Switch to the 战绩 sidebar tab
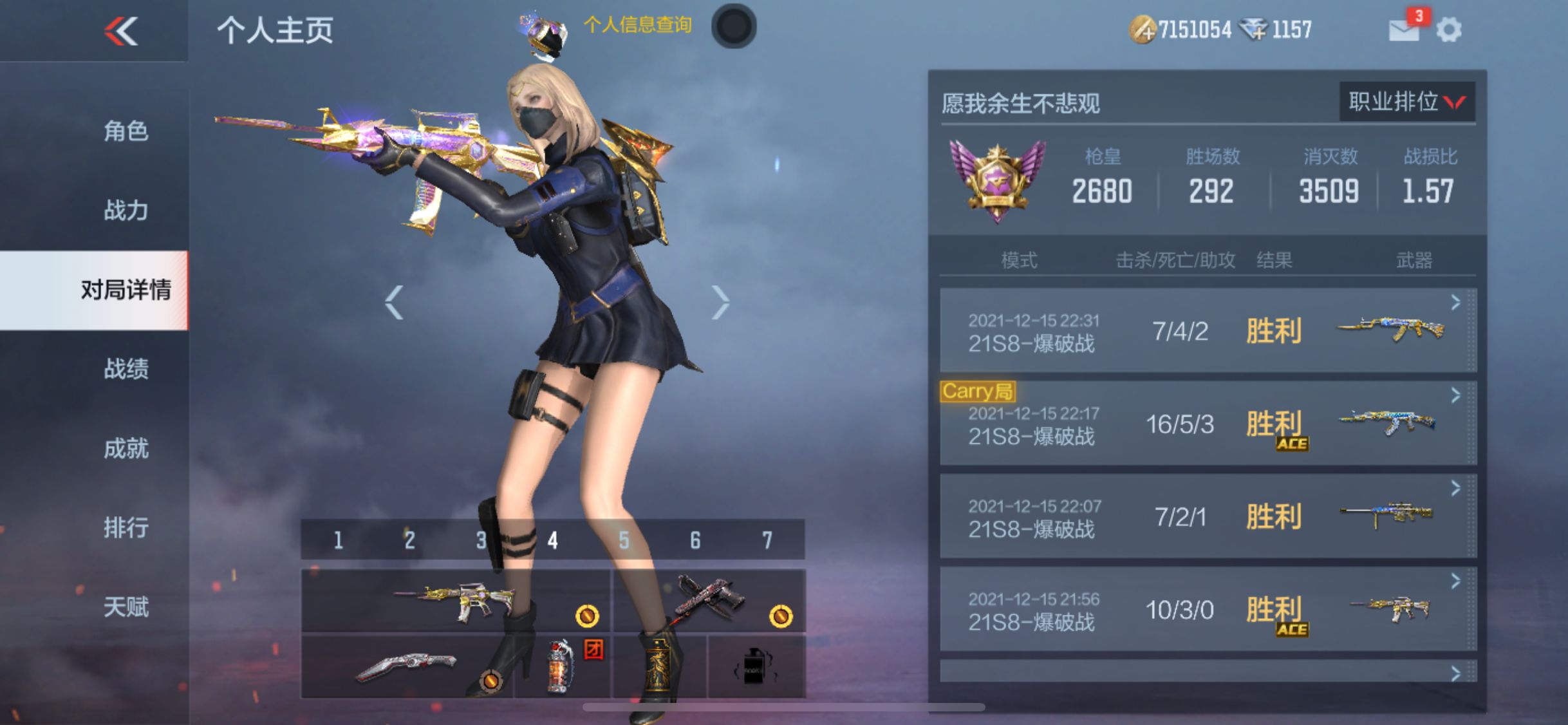Screen dimensions: 1568x725 point(127,368)
